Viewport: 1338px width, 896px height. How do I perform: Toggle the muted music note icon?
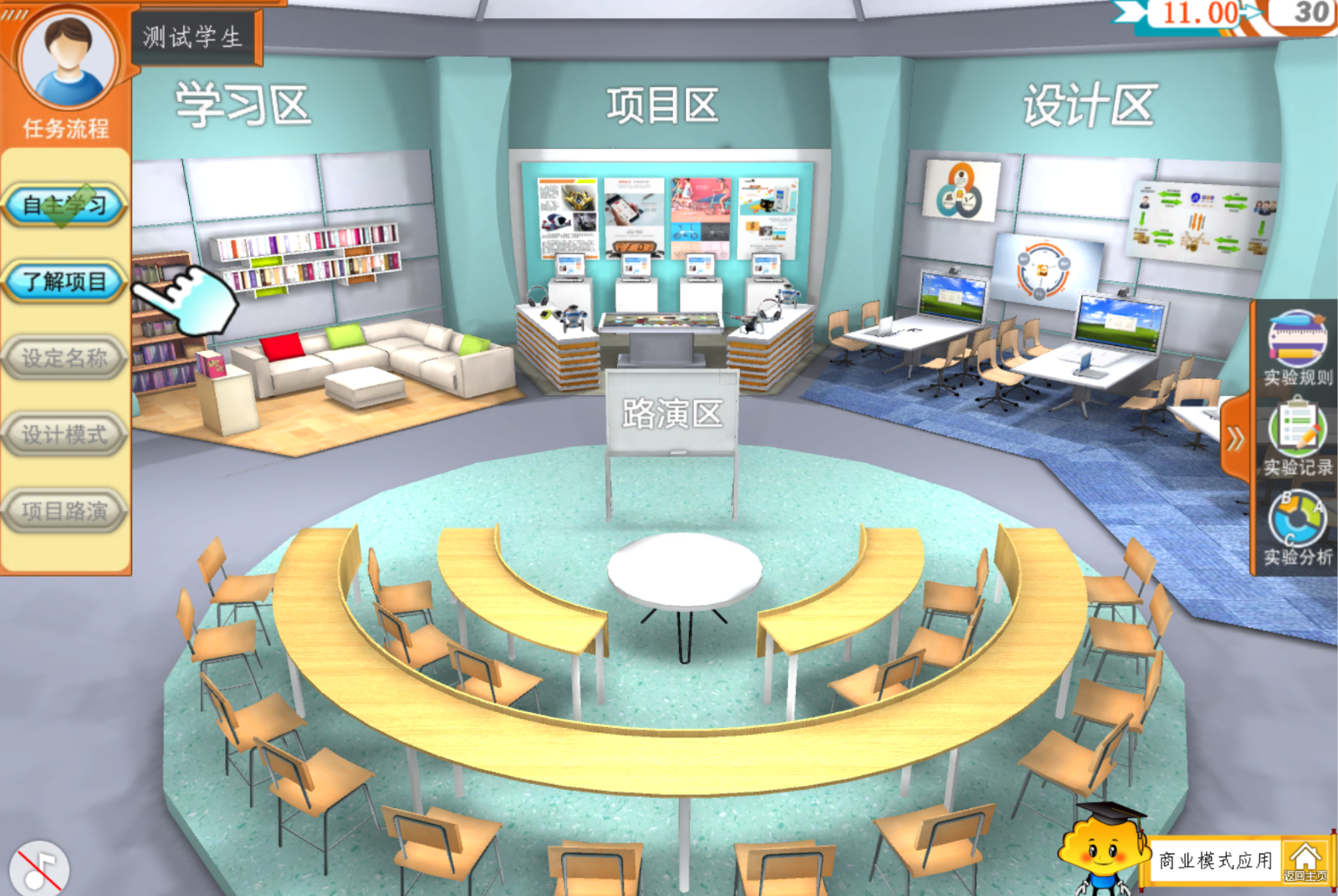pyautogui.click(x=38, y=869)
